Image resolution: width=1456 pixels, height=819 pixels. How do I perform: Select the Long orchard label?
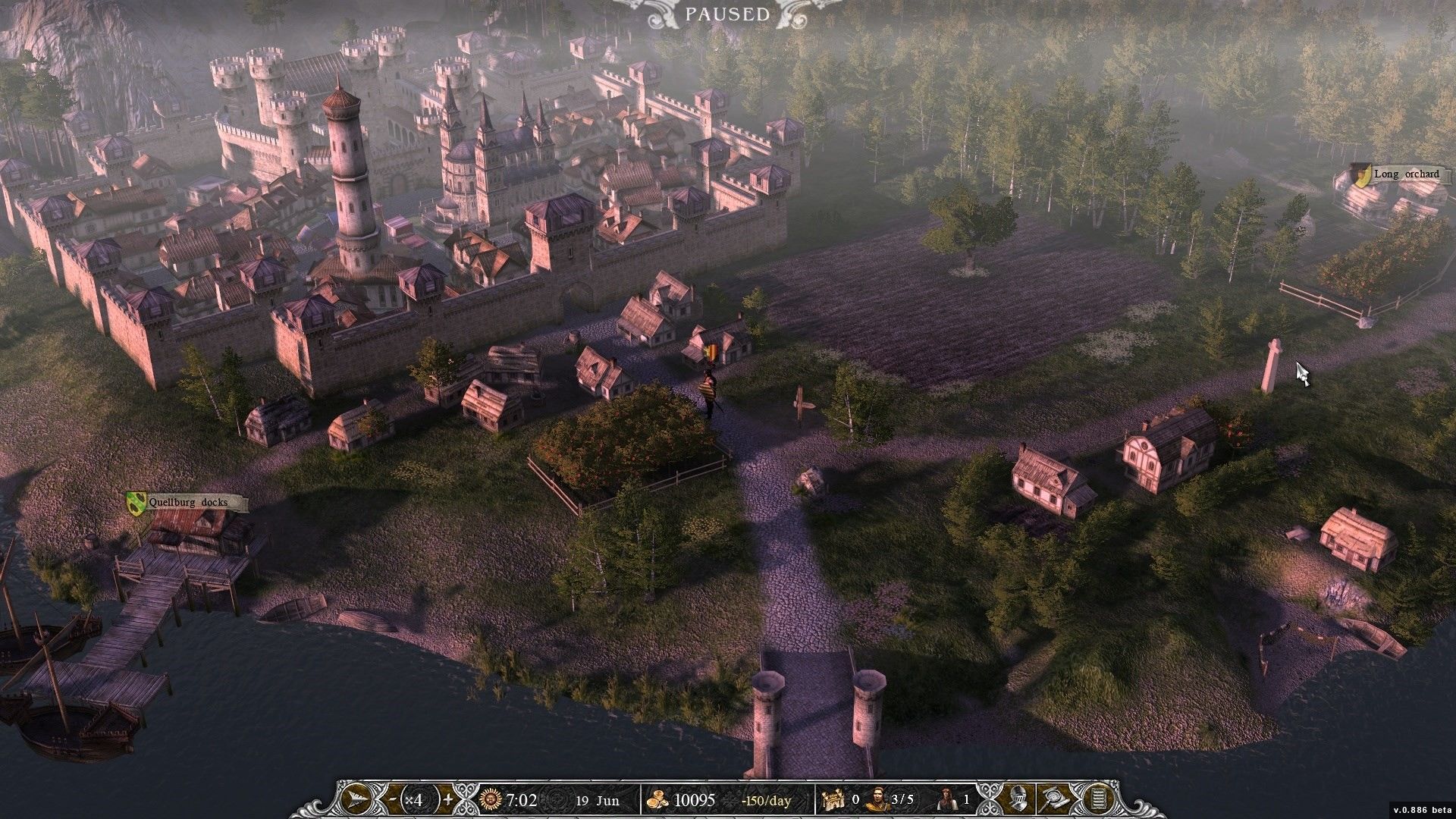tap(1396, 174)
